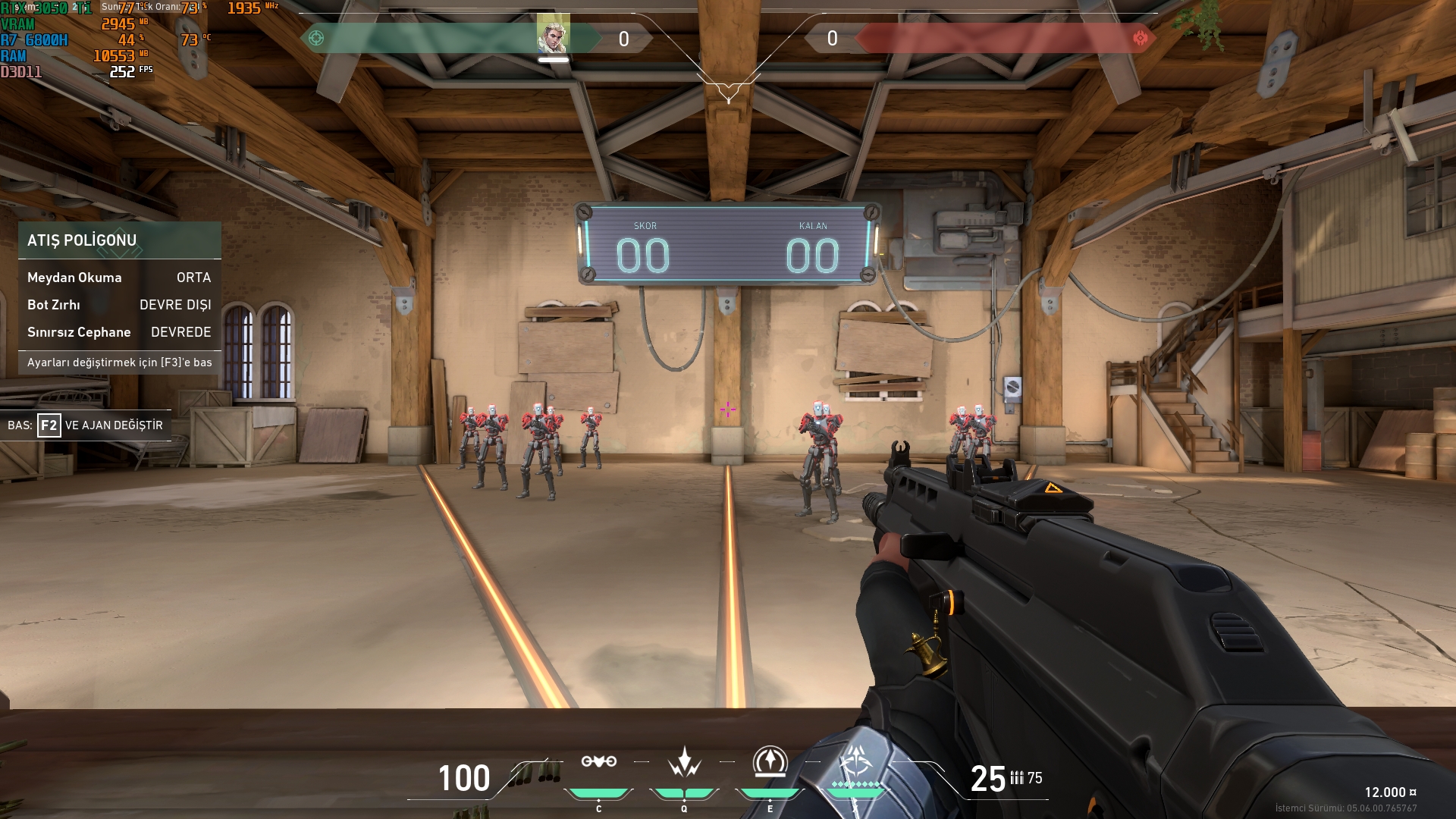Select the Owl Drone ability icon

598,761
